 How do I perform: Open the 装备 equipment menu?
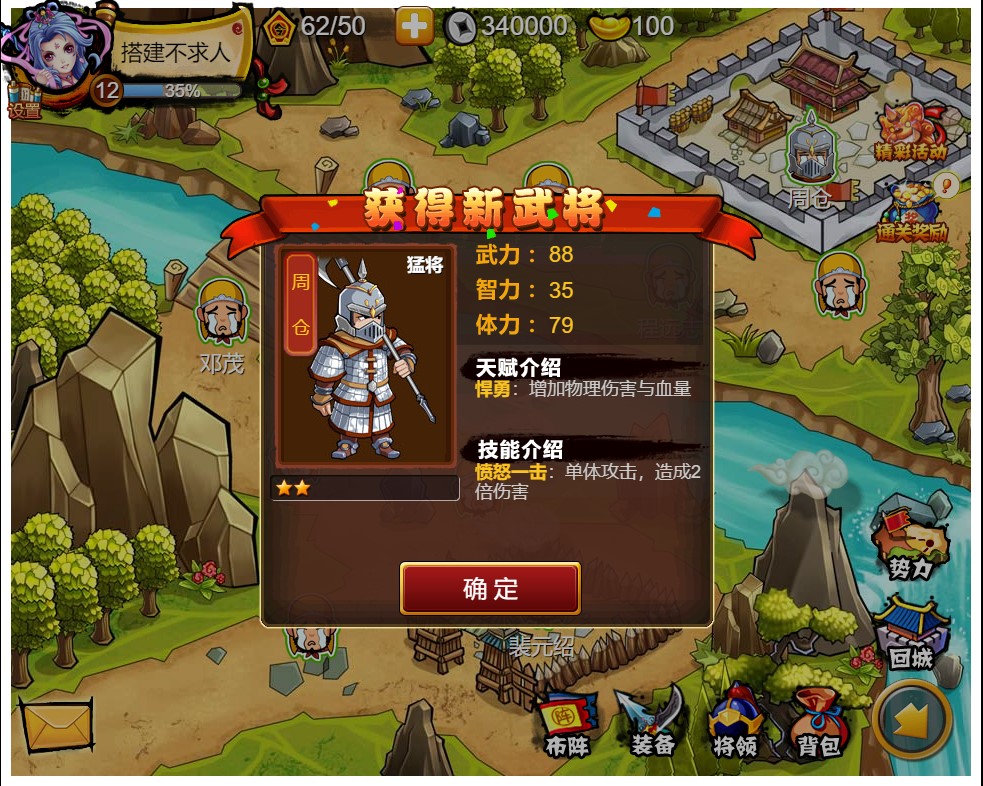point(652,722)
